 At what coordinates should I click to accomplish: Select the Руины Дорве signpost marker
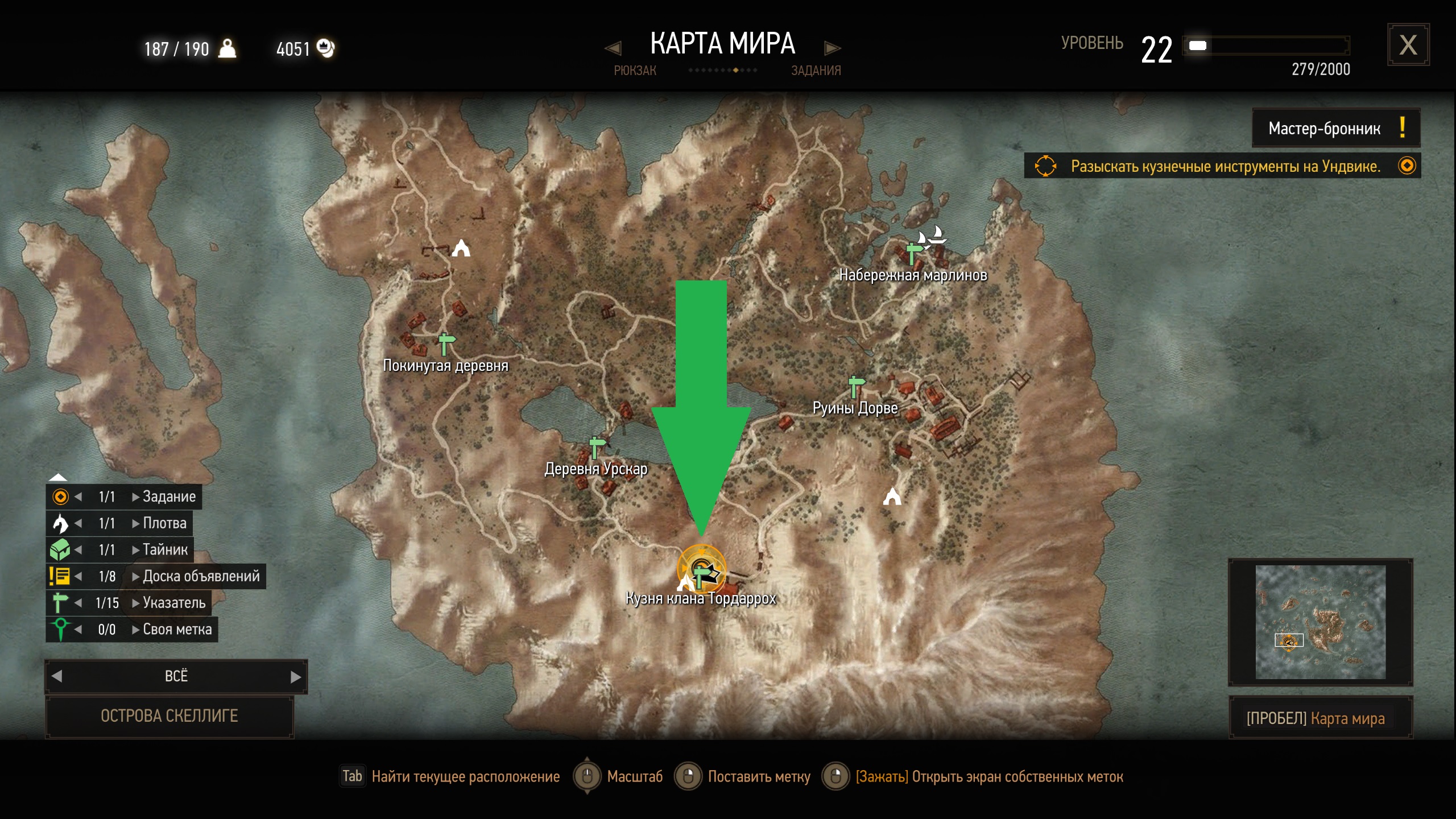pos(855,386)
